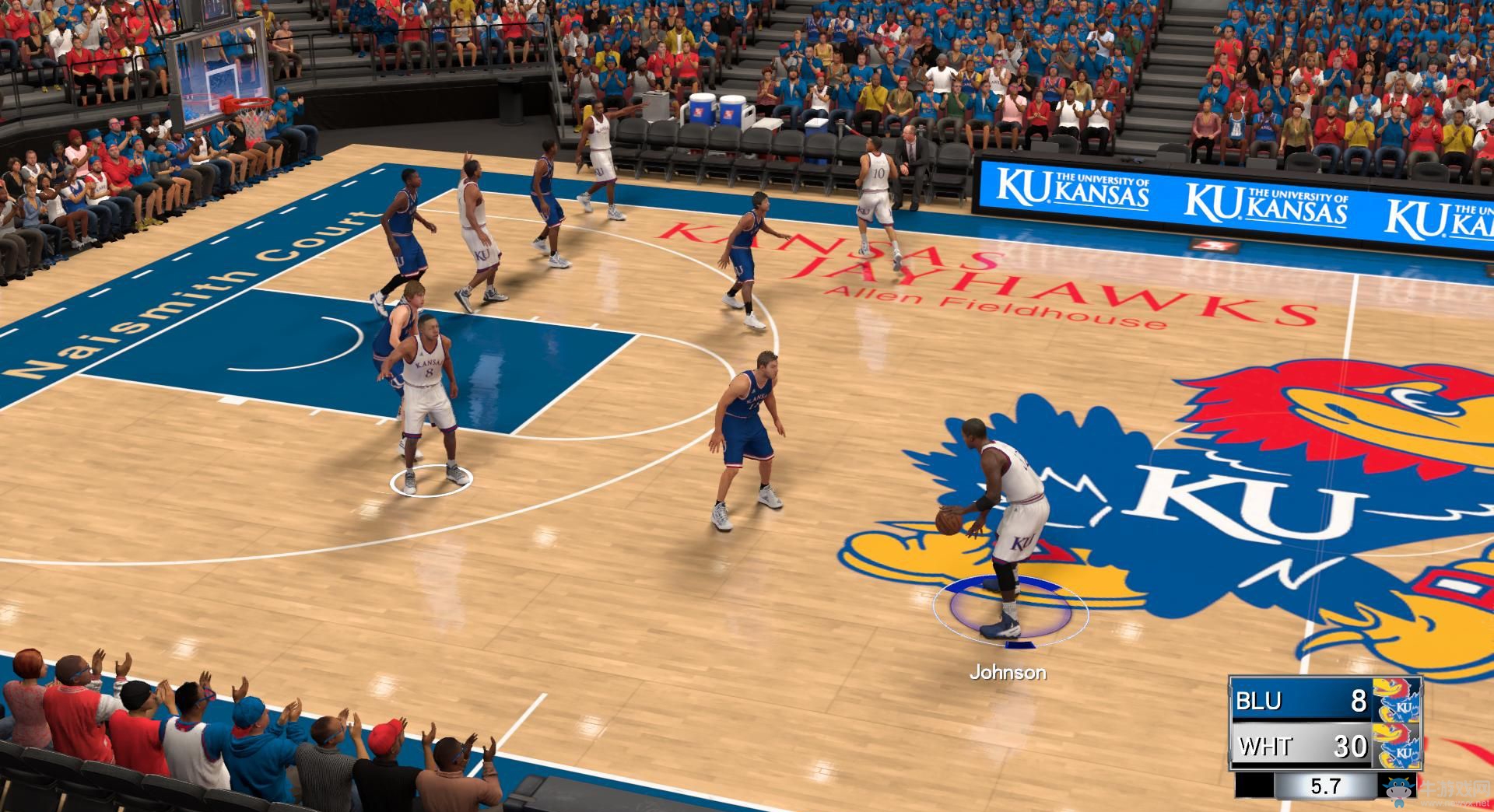Click the 2K logo above the scoreboard banner

coord(1215,243)
